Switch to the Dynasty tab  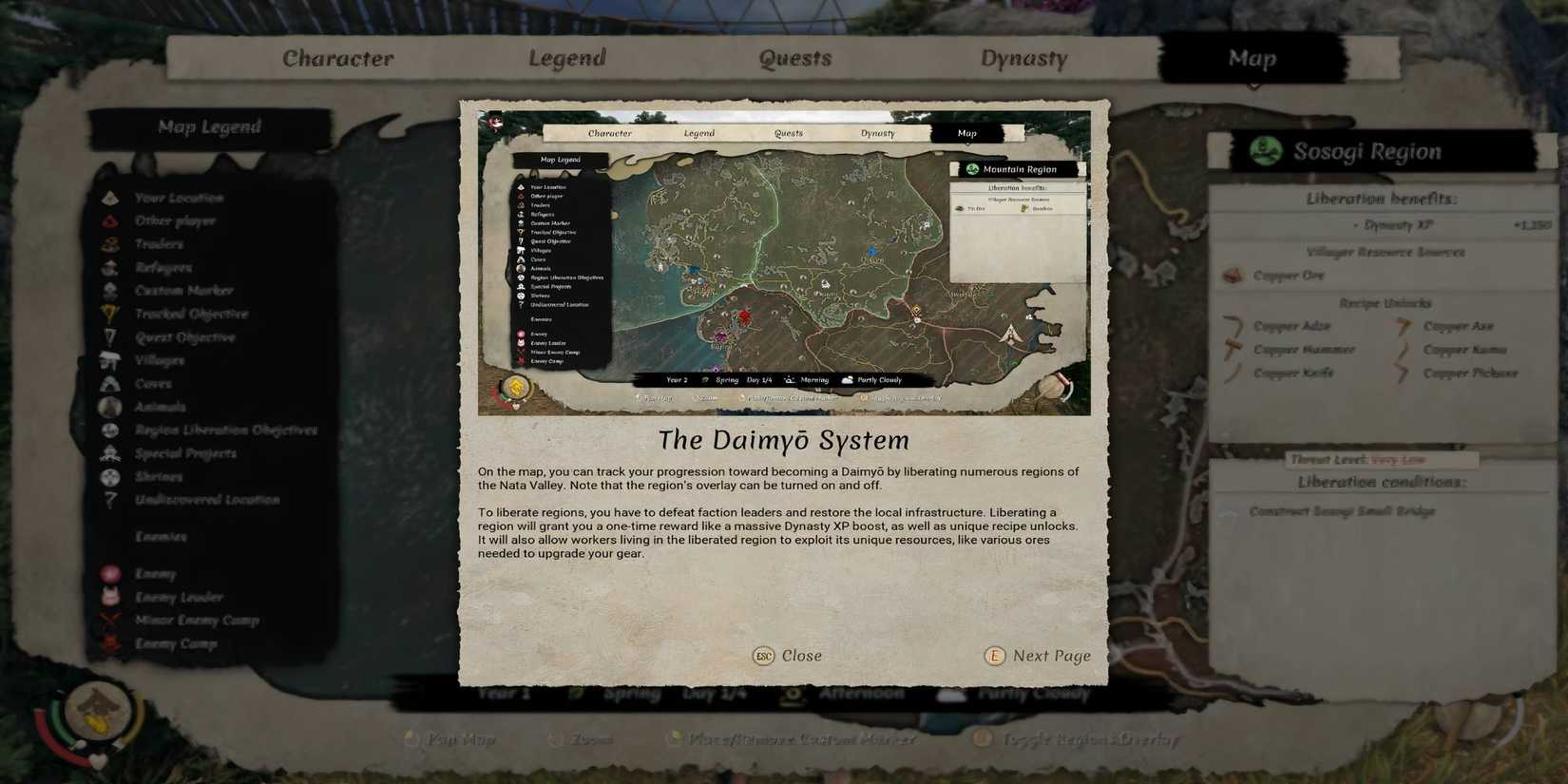(x=1025, y=58)
